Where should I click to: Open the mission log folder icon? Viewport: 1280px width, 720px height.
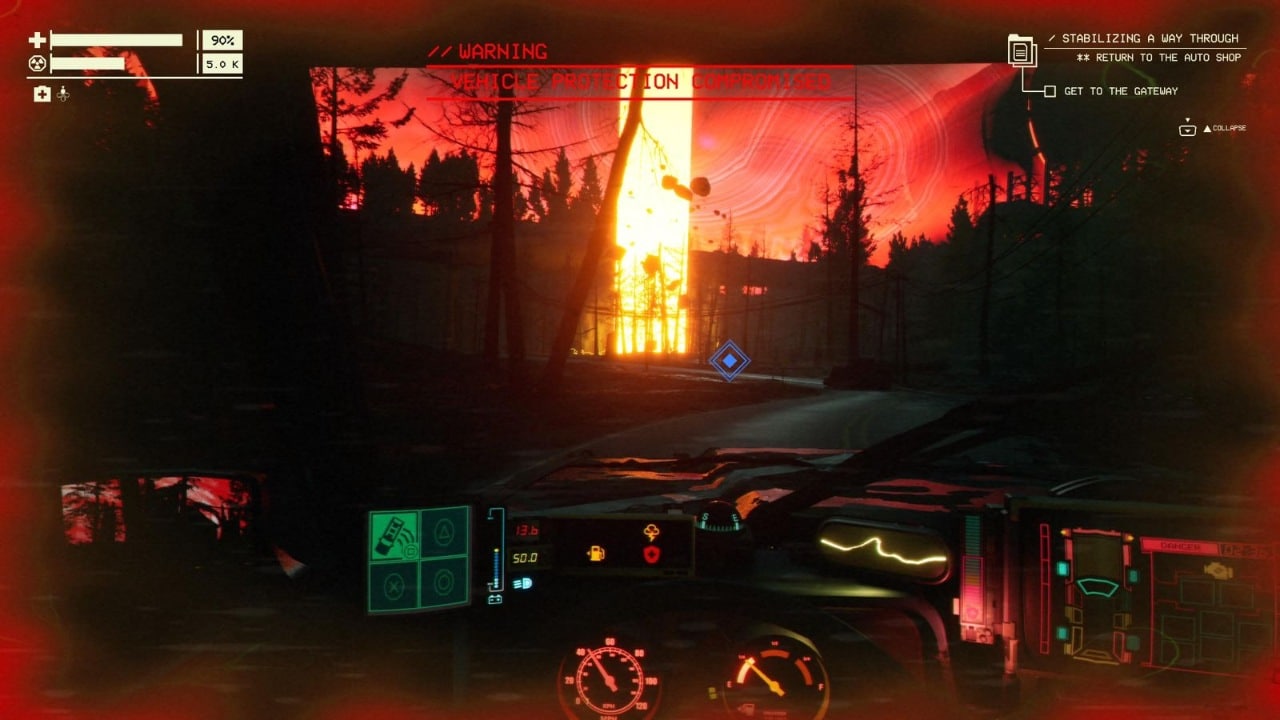point(1022,50)
